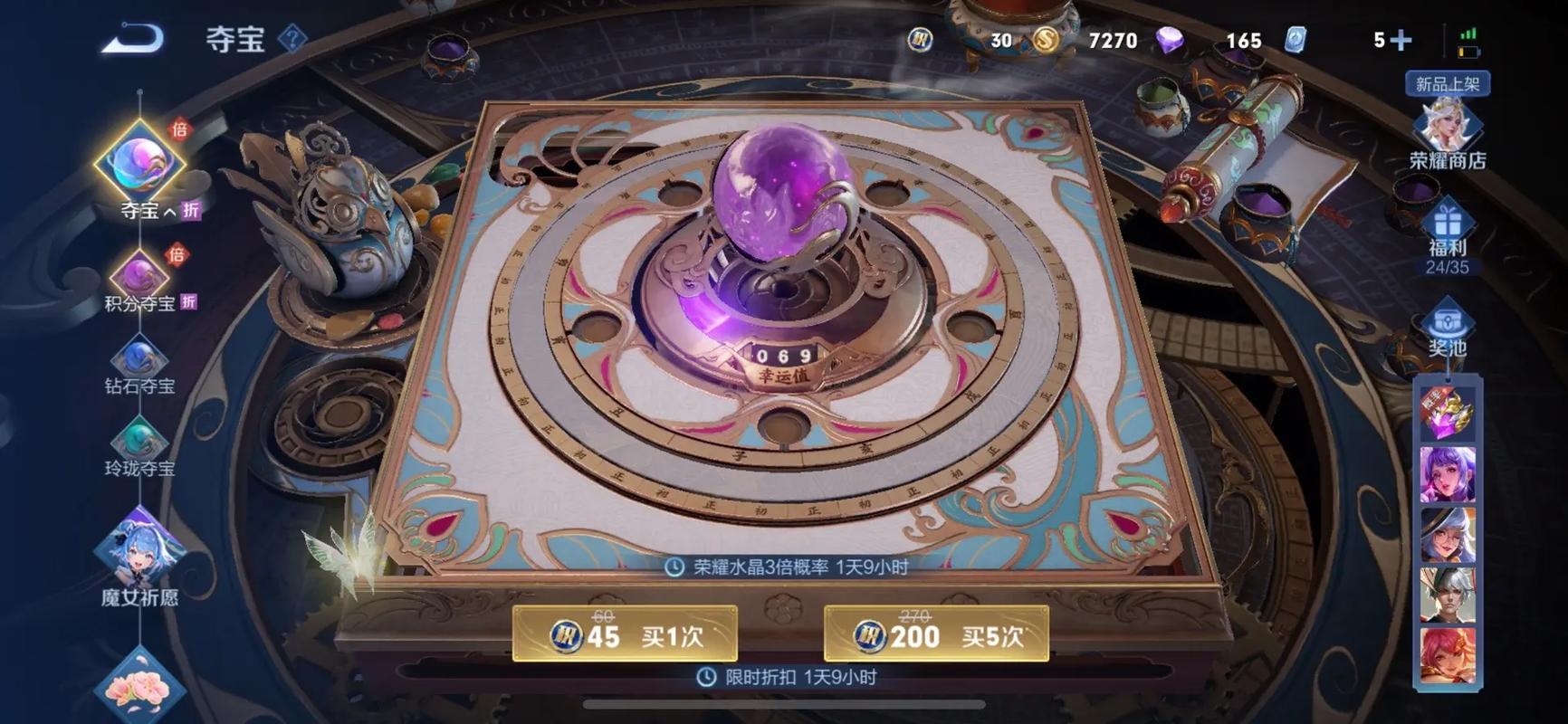Click the 倍 multiplier badge above 夺宝
The height and width of the screenshot is (724, 1568).
182,132
